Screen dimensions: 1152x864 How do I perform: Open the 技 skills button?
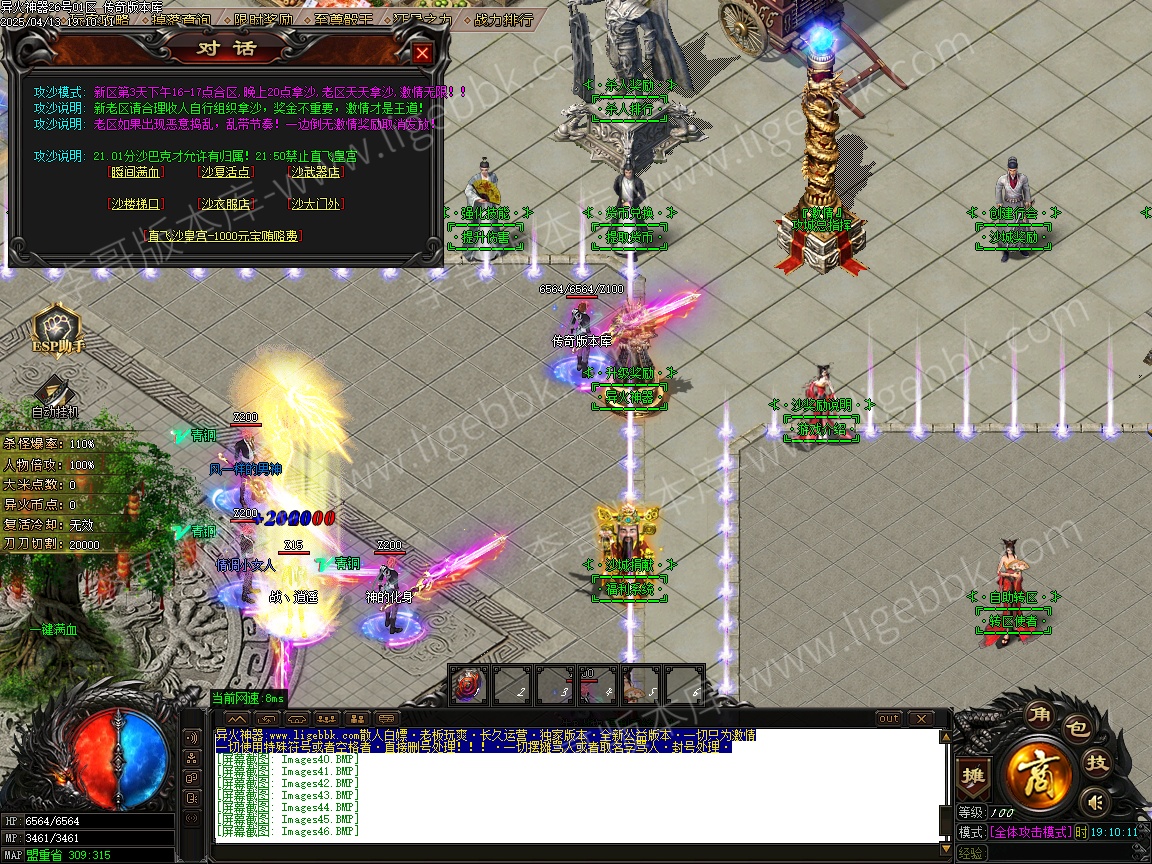click(x=1097, y=763)
